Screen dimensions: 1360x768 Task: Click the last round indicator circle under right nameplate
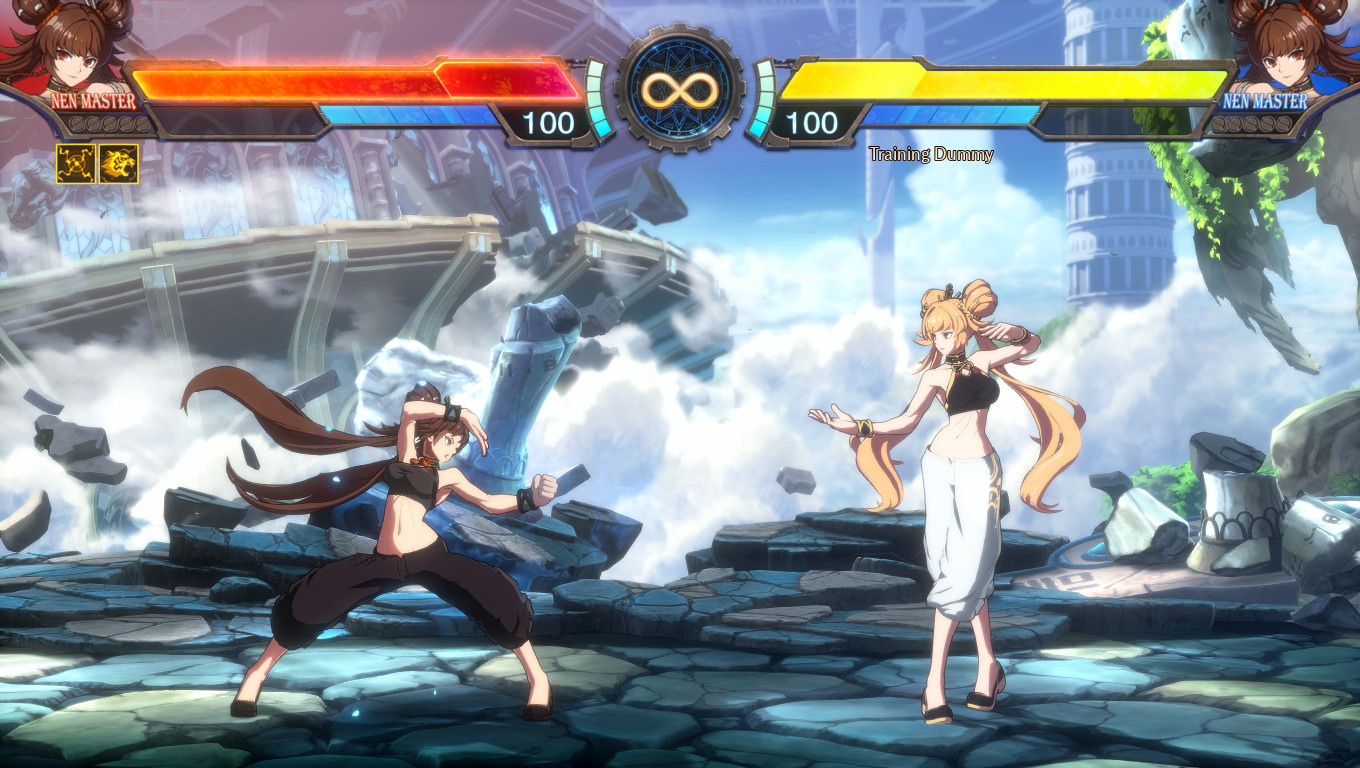[1285, 124]
